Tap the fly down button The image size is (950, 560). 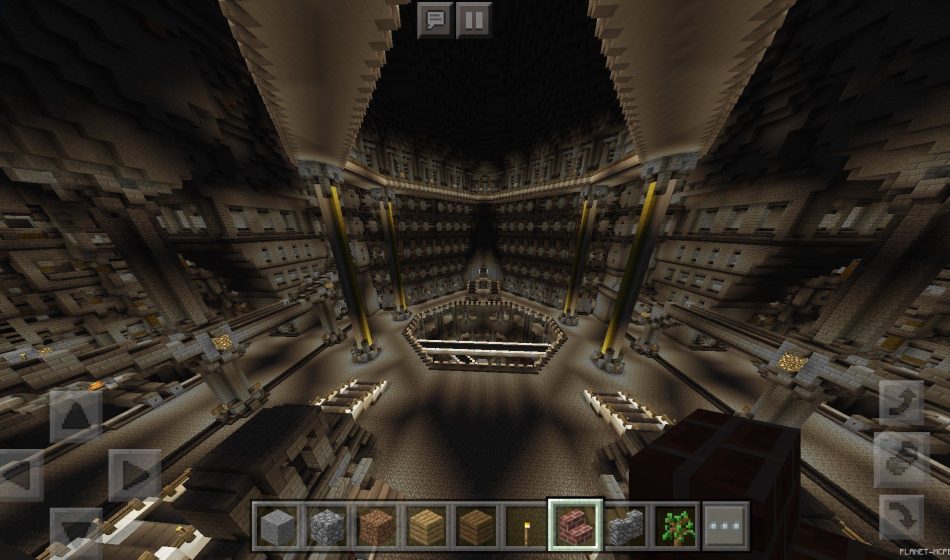[900, 518]
